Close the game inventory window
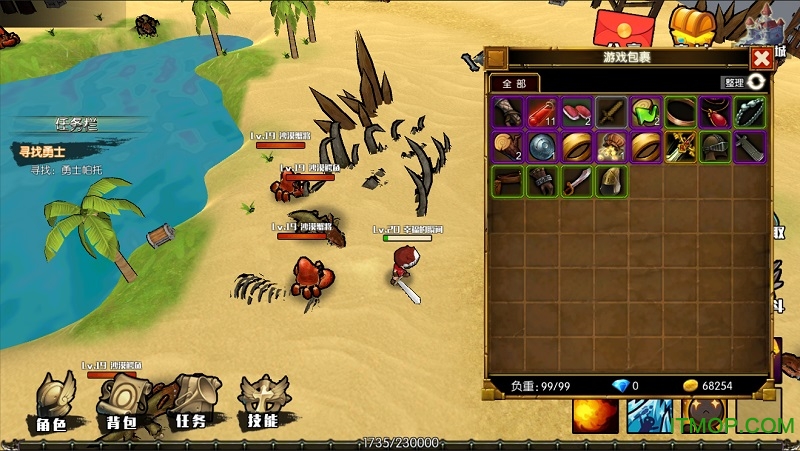Viewport: 800px width, 451px height. point(761,58)
